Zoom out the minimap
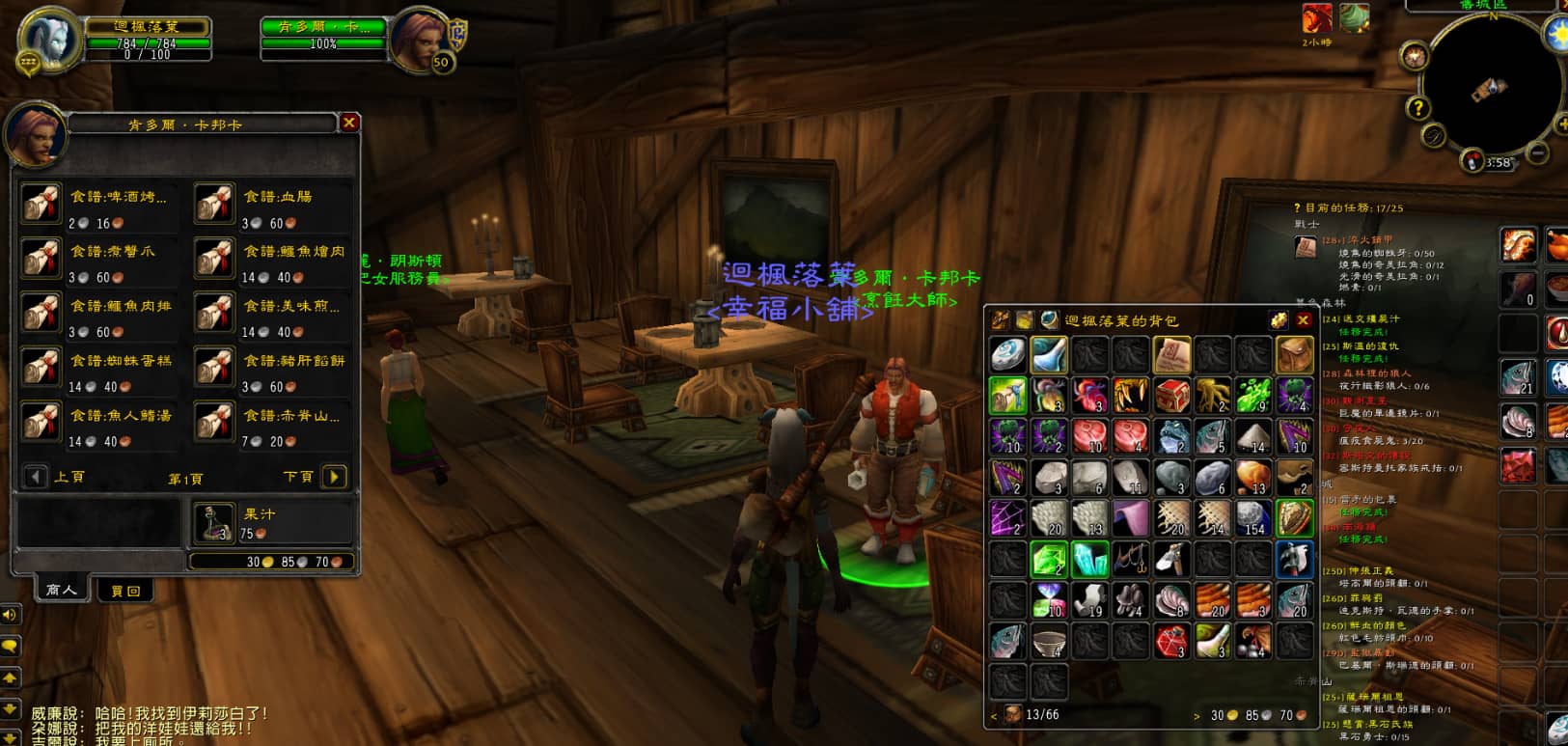1568x746 pixels. [1538, 152]
